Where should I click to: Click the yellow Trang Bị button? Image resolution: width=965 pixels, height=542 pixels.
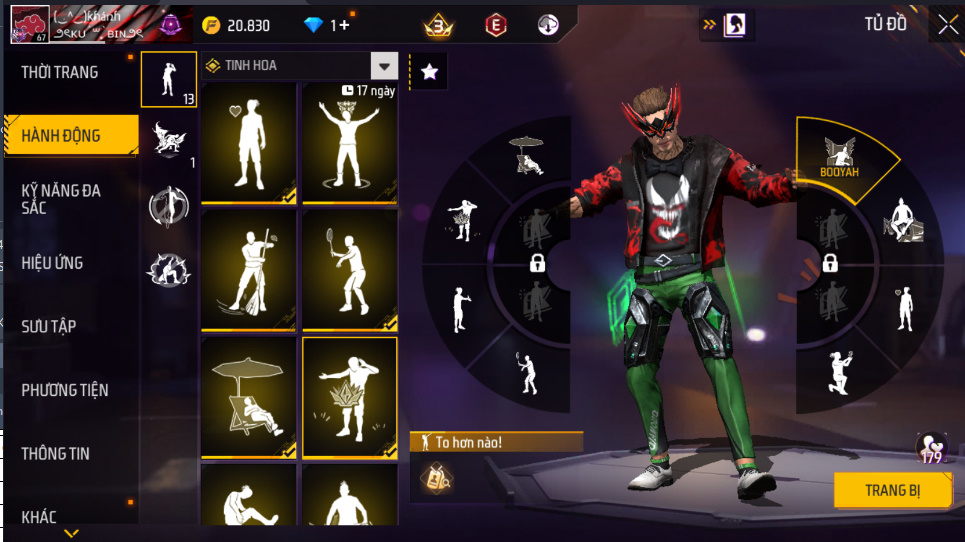point(893,490)
